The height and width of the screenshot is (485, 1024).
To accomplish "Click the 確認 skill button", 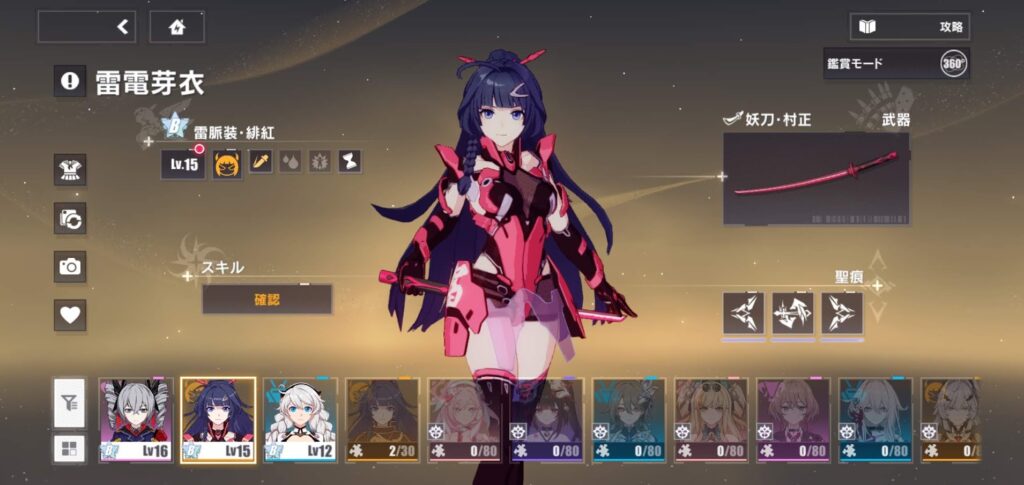I will pyautogui.click(x=267, y=298).
